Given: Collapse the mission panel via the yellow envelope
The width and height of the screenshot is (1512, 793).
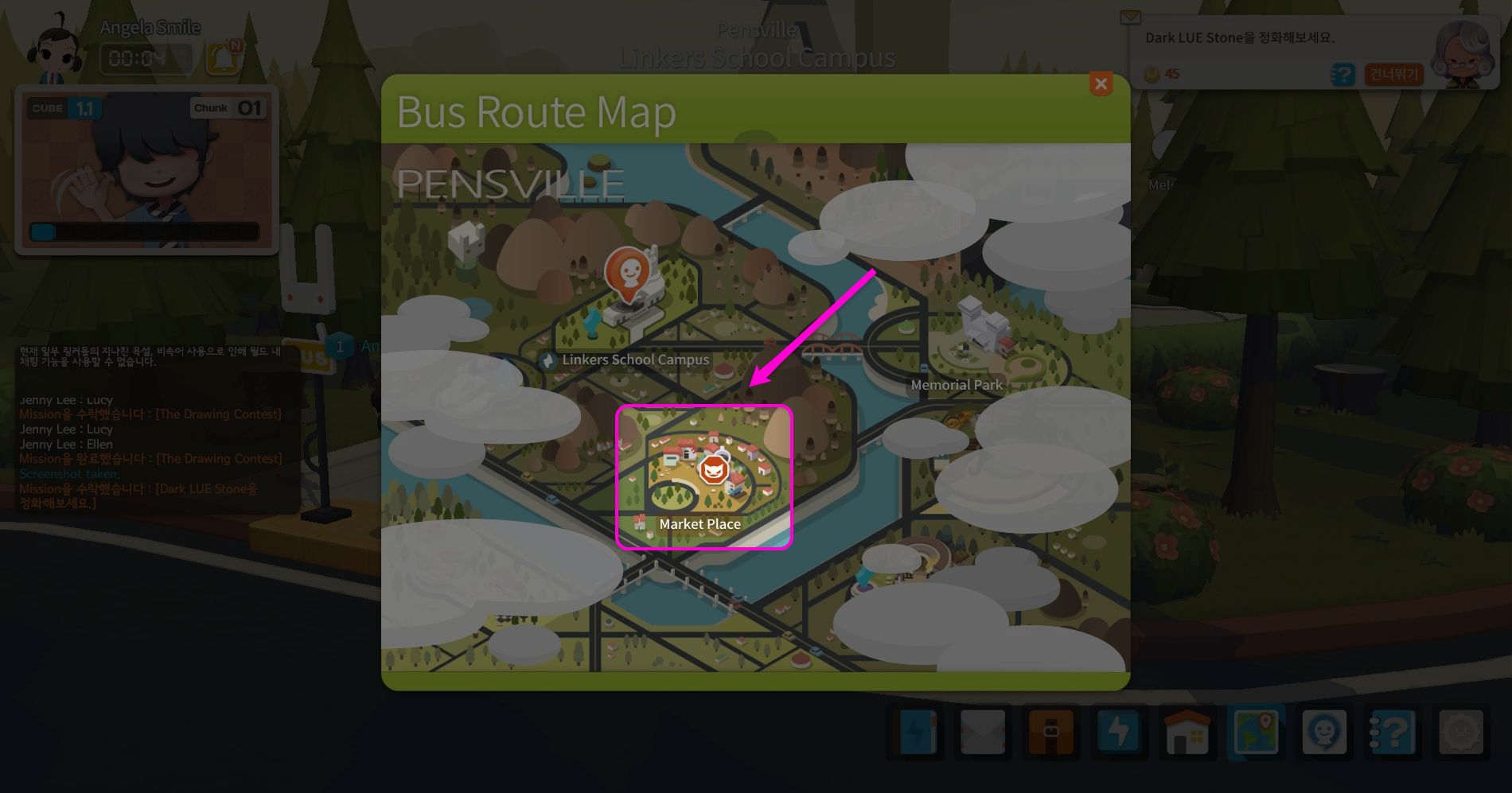Looking at the screenshot, I should tap(1130, 16).
